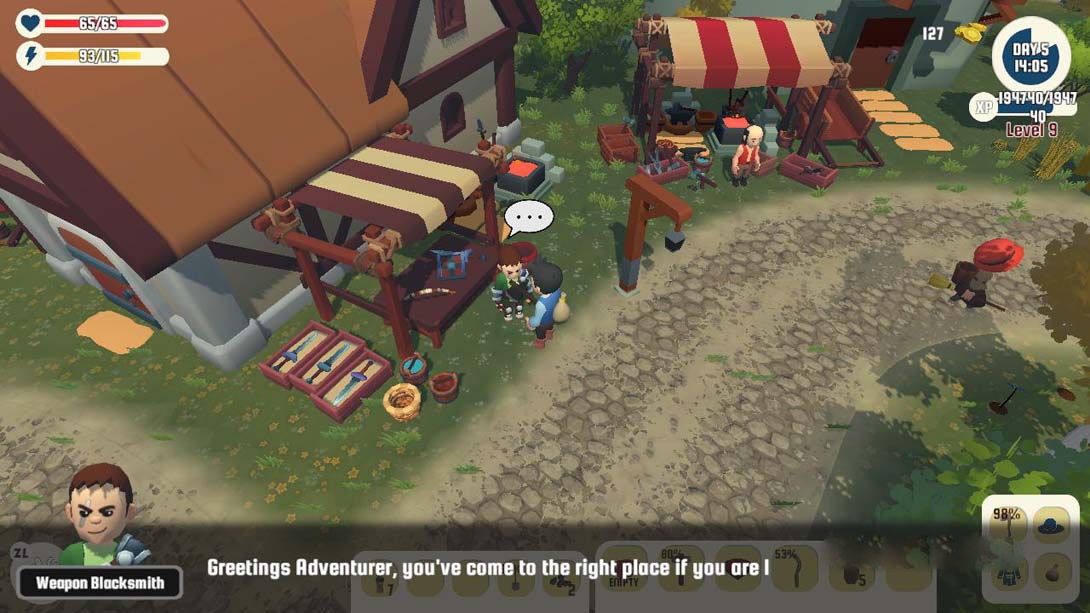1090x613 pixels.
Task: Advance the blacksmith's greeting dialogue text
Action: (x=488, y=568)
